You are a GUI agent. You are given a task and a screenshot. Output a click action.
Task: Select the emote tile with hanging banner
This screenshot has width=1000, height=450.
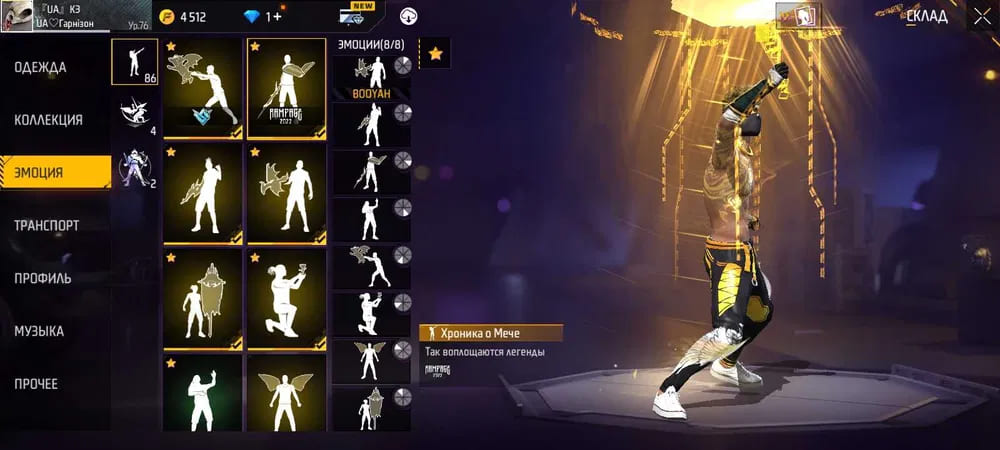click(x=203, y=297)
